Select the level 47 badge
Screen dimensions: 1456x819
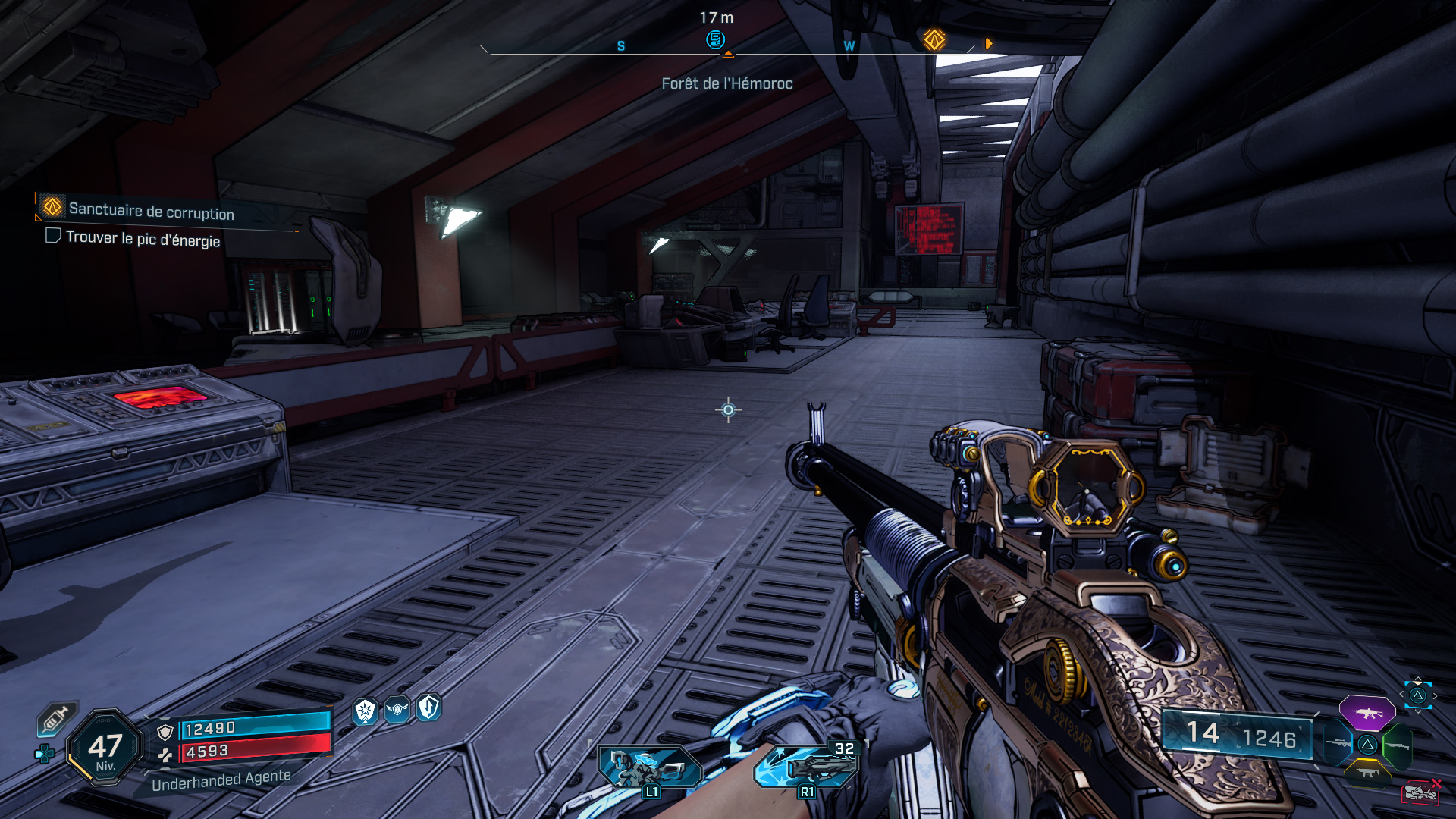(x=105, y=748)
